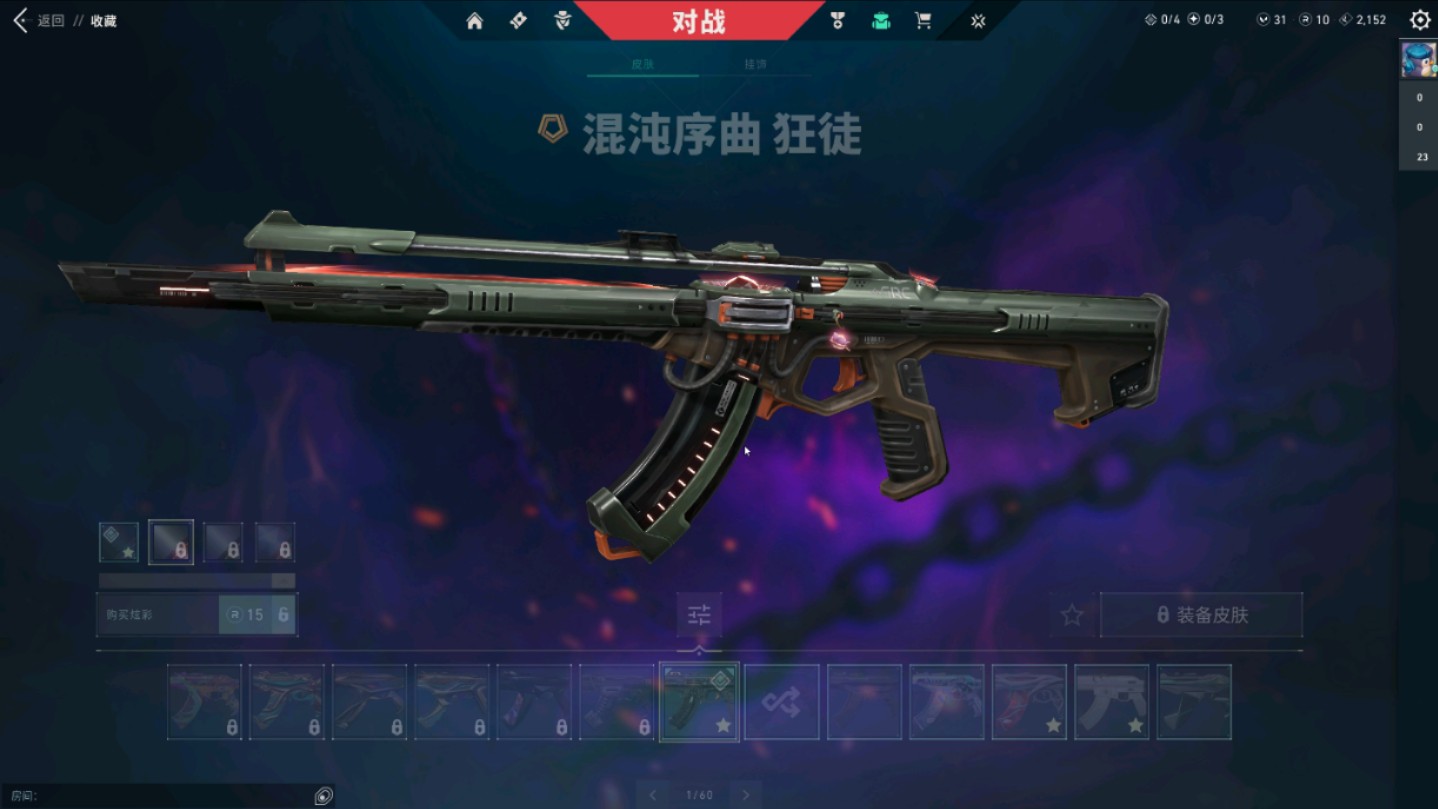Select the first unlocked skin variant swatch
Viewport: 1438px width, 809px height.
(119, 543)
